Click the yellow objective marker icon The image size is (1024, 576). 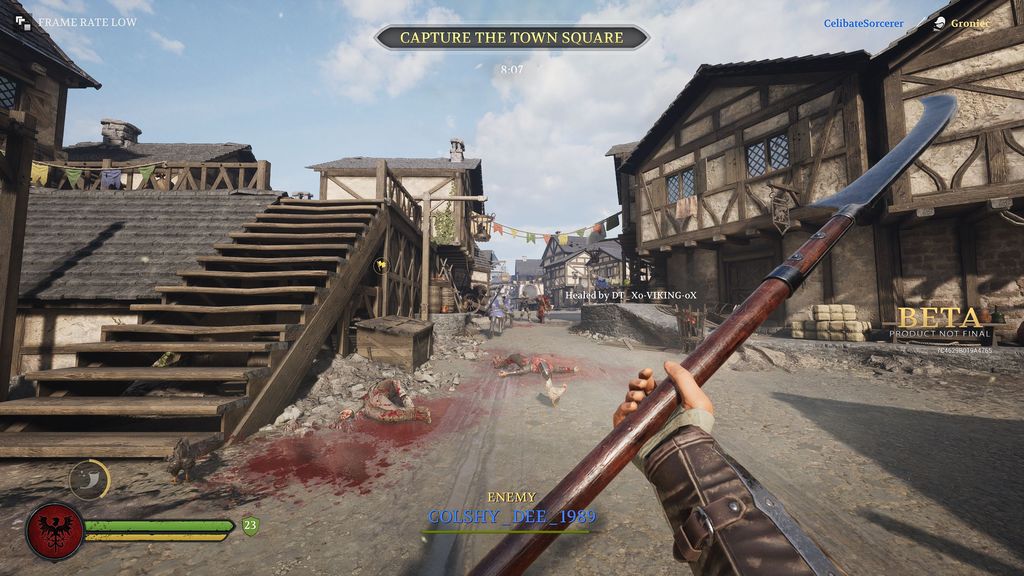tap(380, 265)
